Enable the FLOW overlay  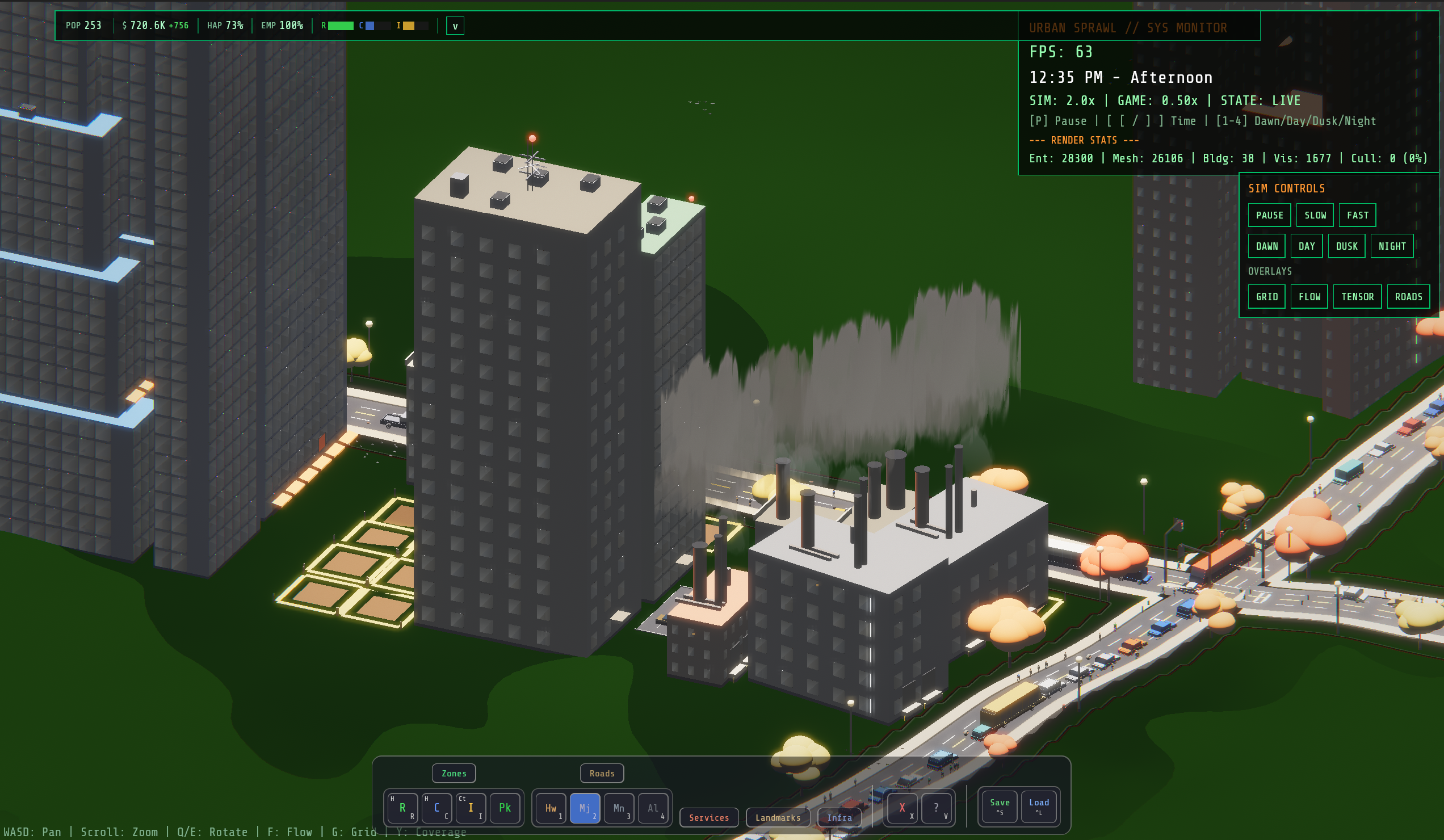point(1309,296)
